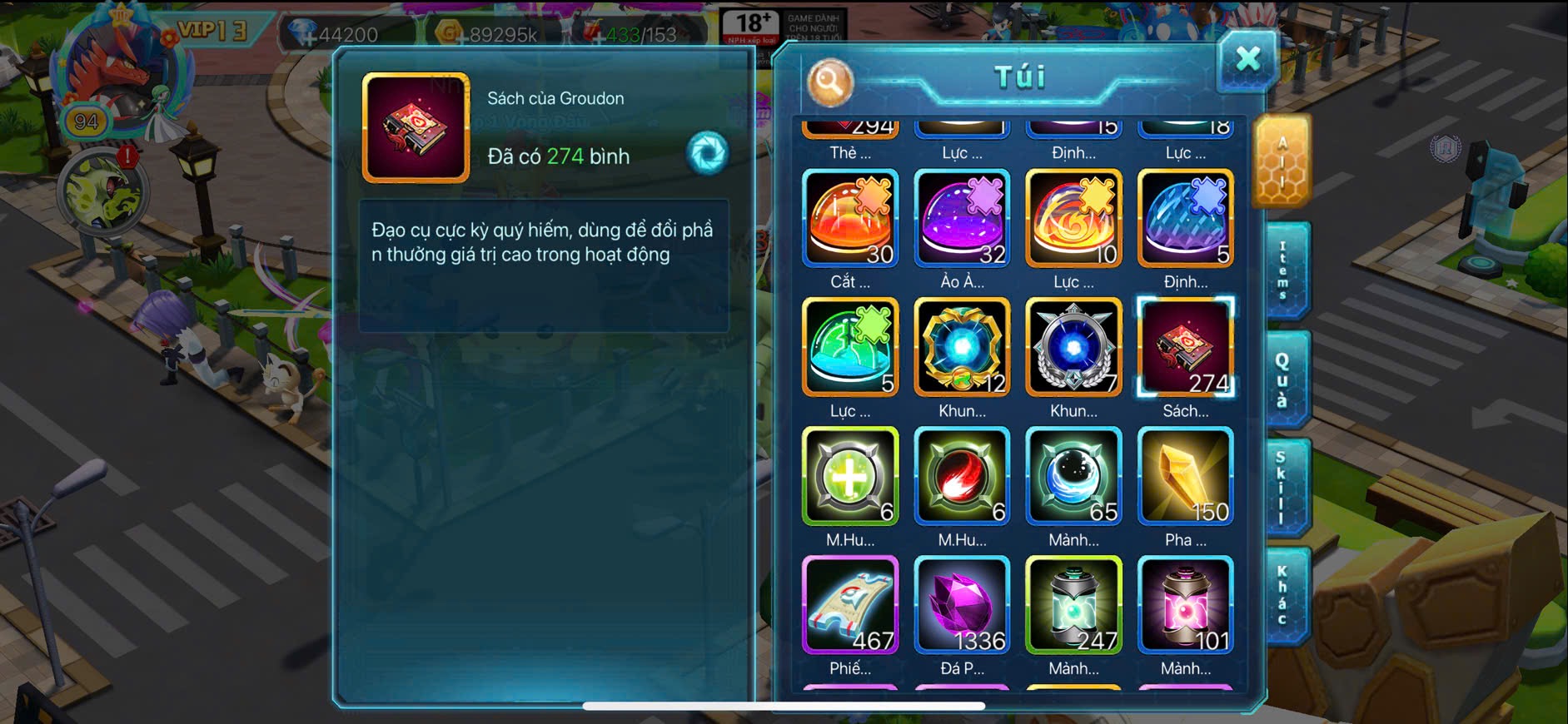Select the green jelly piece with 5

[x=850, y=347]
